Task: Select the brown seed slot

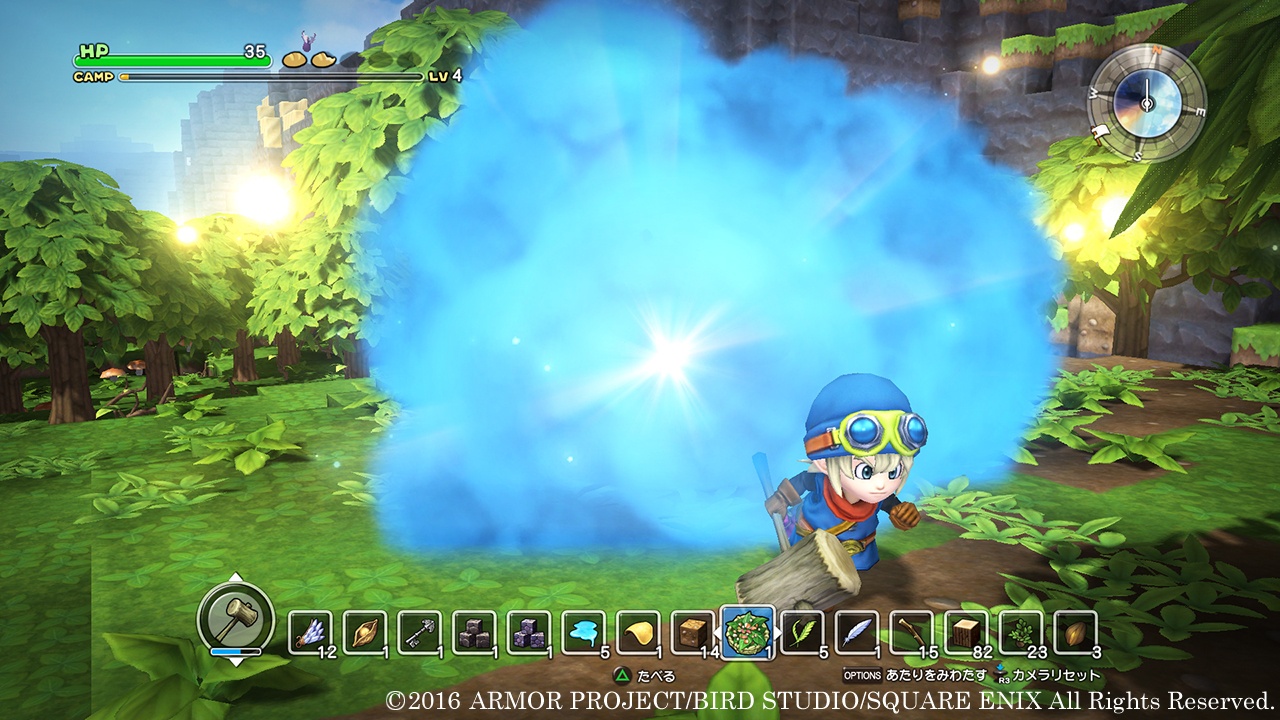Action: tap(1075, 632)
